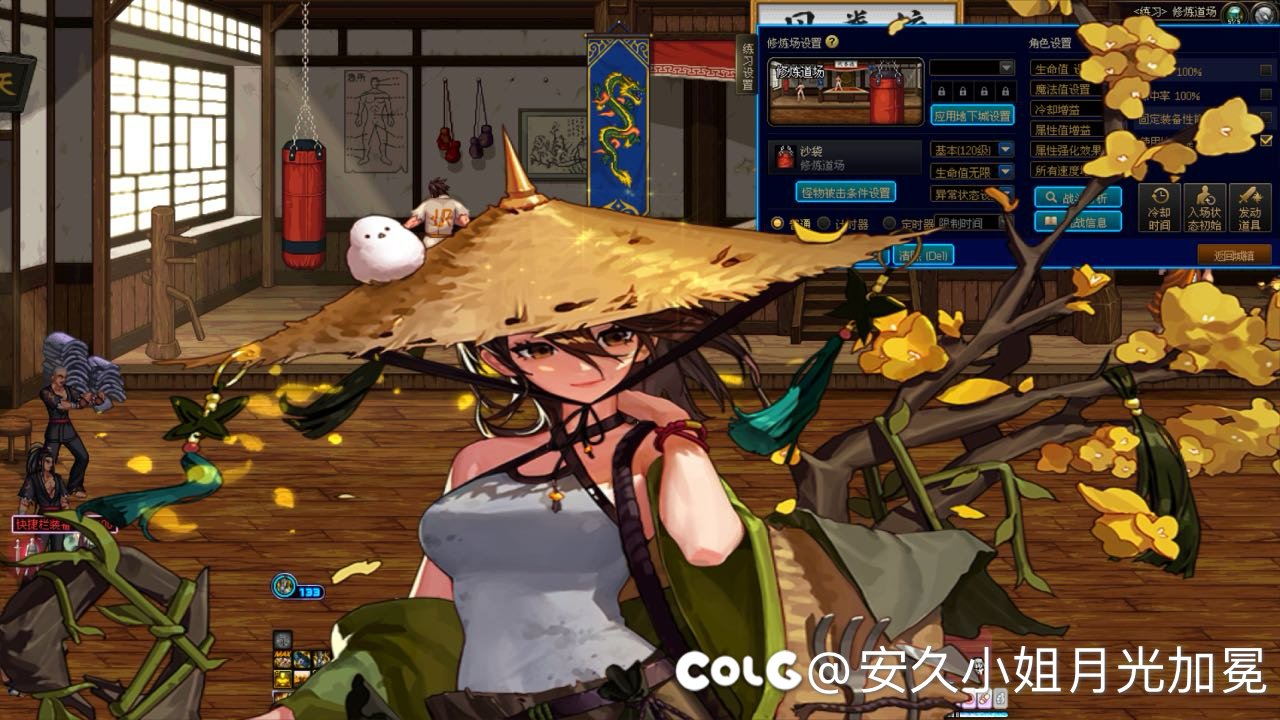Screen dimensions: 1280x720
Task: Click the magnifier combat analysis (战斗分析) icon
Action: coord(1050,199)
